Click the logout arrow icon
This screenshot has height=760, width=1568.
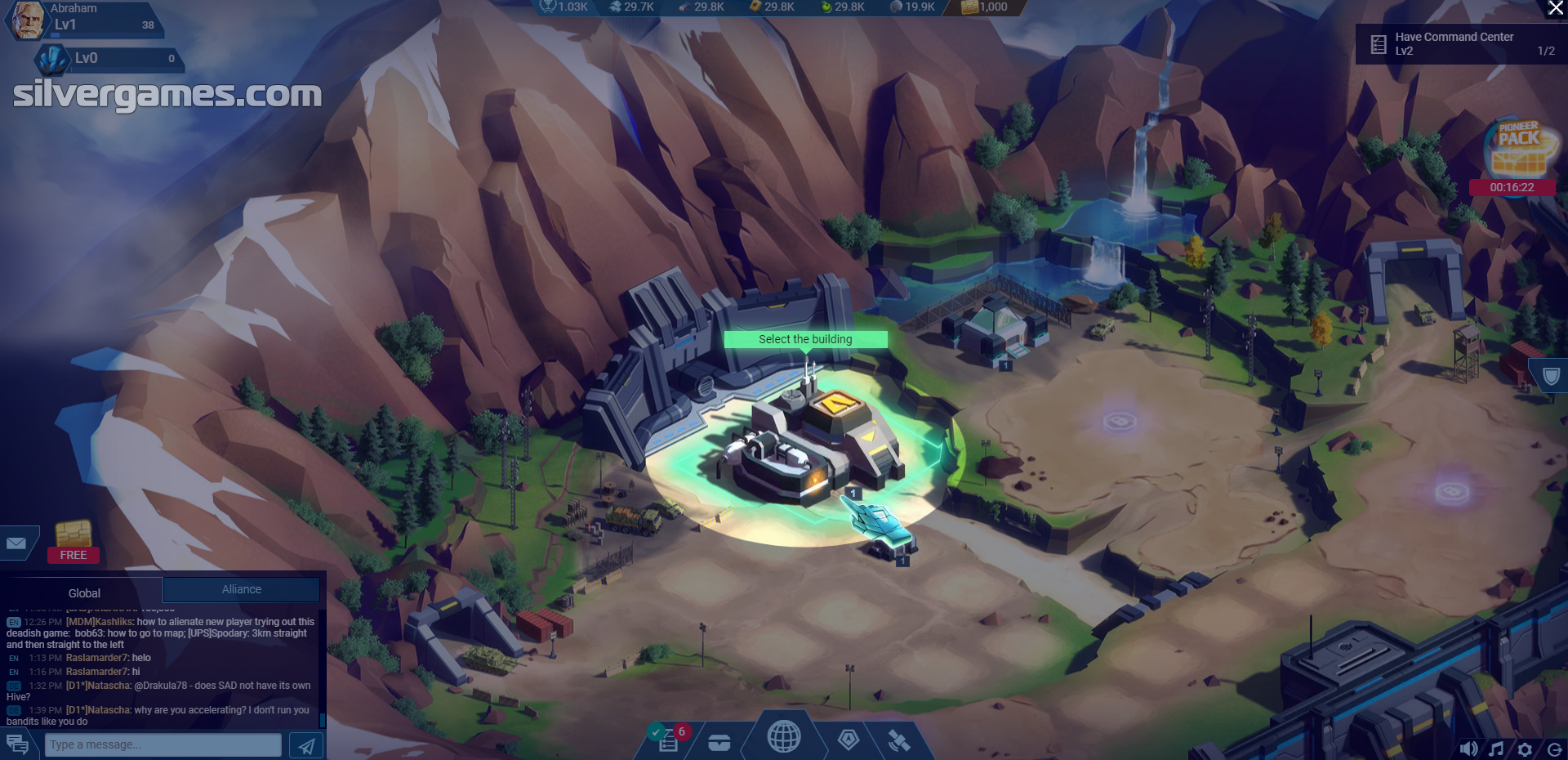(x=1554, y=749)
